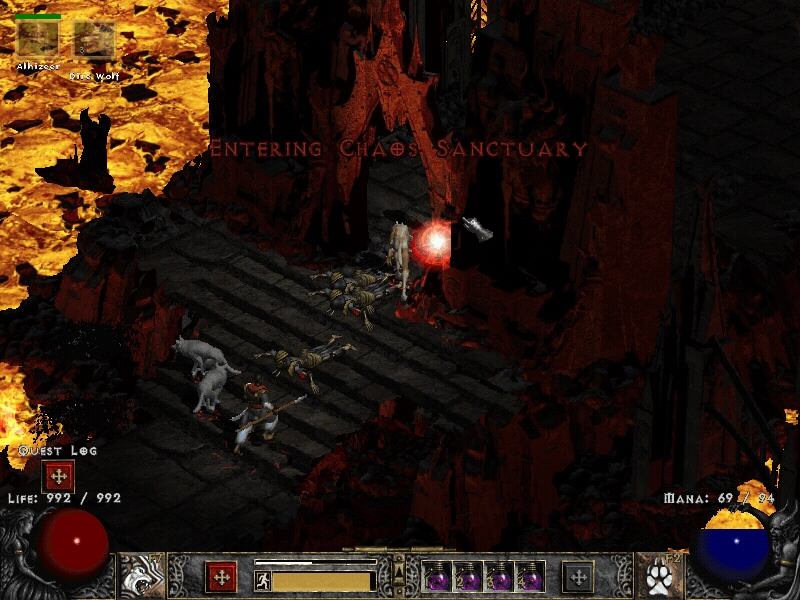Open the left wolf-head skill selector
This screenshot has width=800, height=600.
pyautogui.click(x=141, y=576)
